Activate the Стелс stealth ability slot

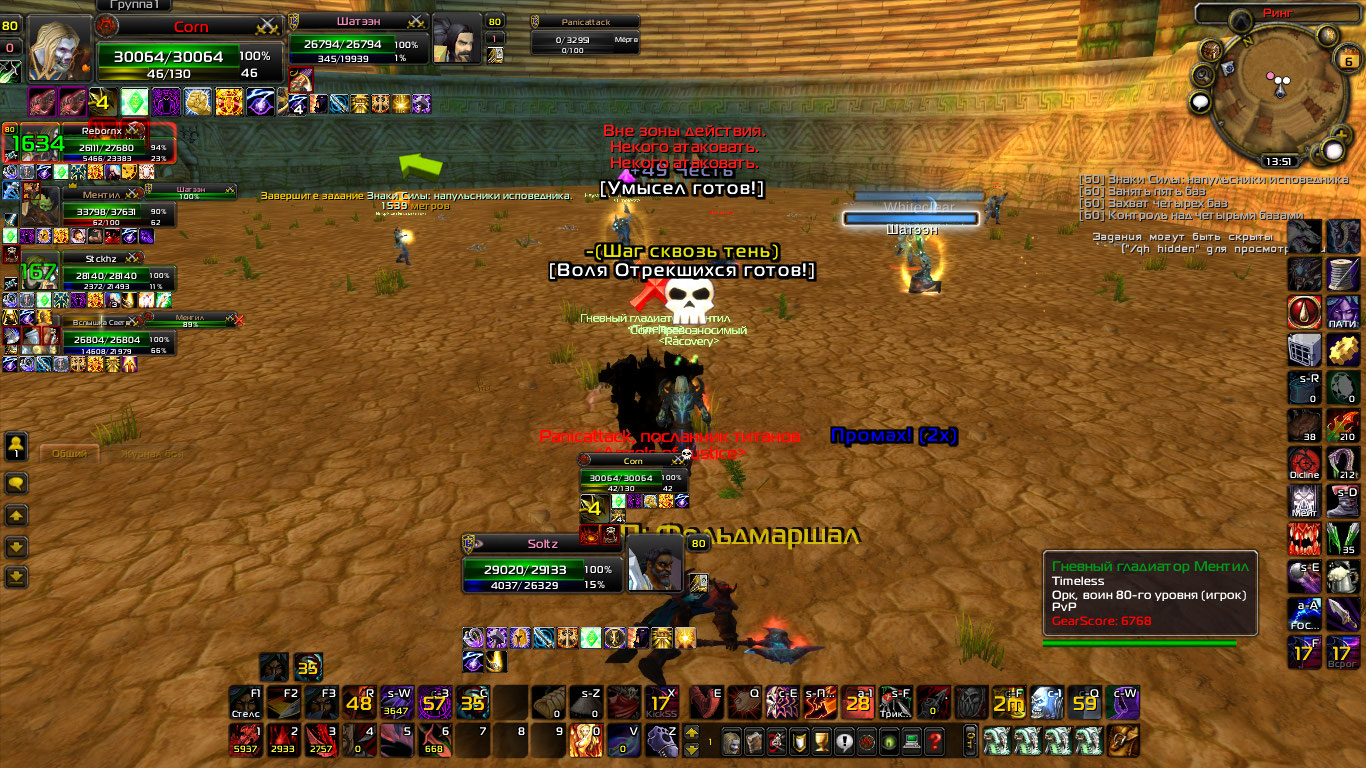pyautogui.click(x=246, y=702)
